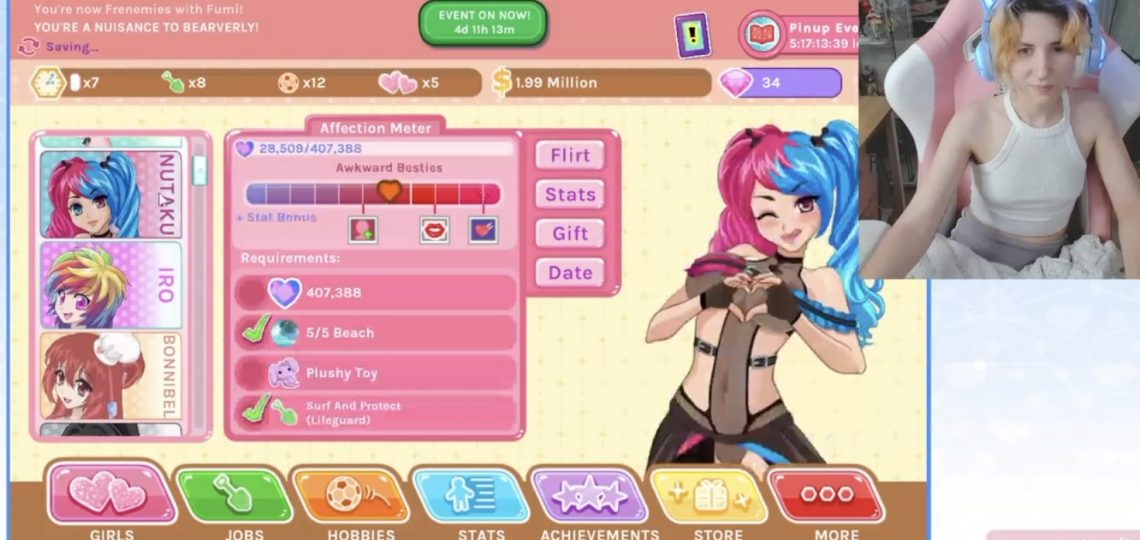1140x540 pixels.
Task: Open the Hobbies section
Action: [351, 494]
